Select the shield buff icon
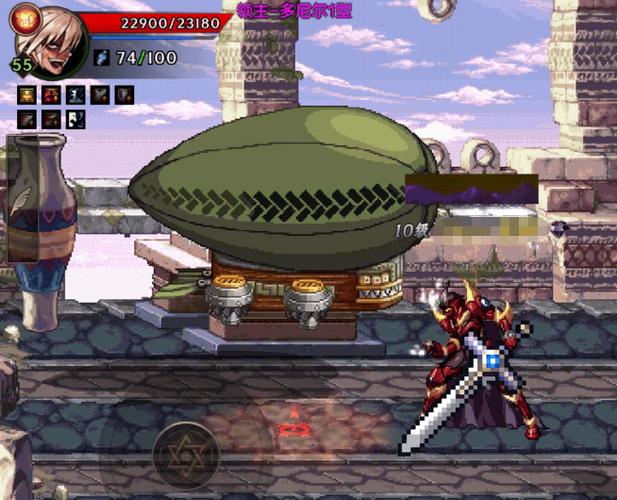This screenshot has height=500, width=617. point(124,95)
